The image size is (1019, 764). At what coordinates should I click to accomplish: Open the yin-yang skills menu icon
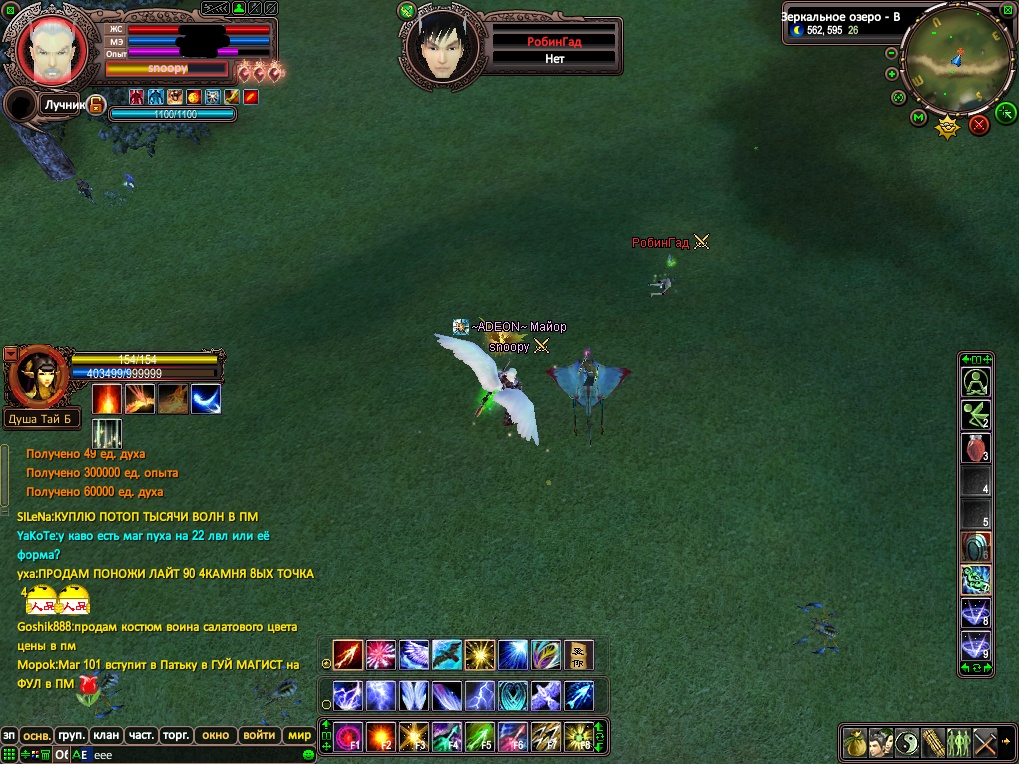pyautogui.click(x=907, y=742)
